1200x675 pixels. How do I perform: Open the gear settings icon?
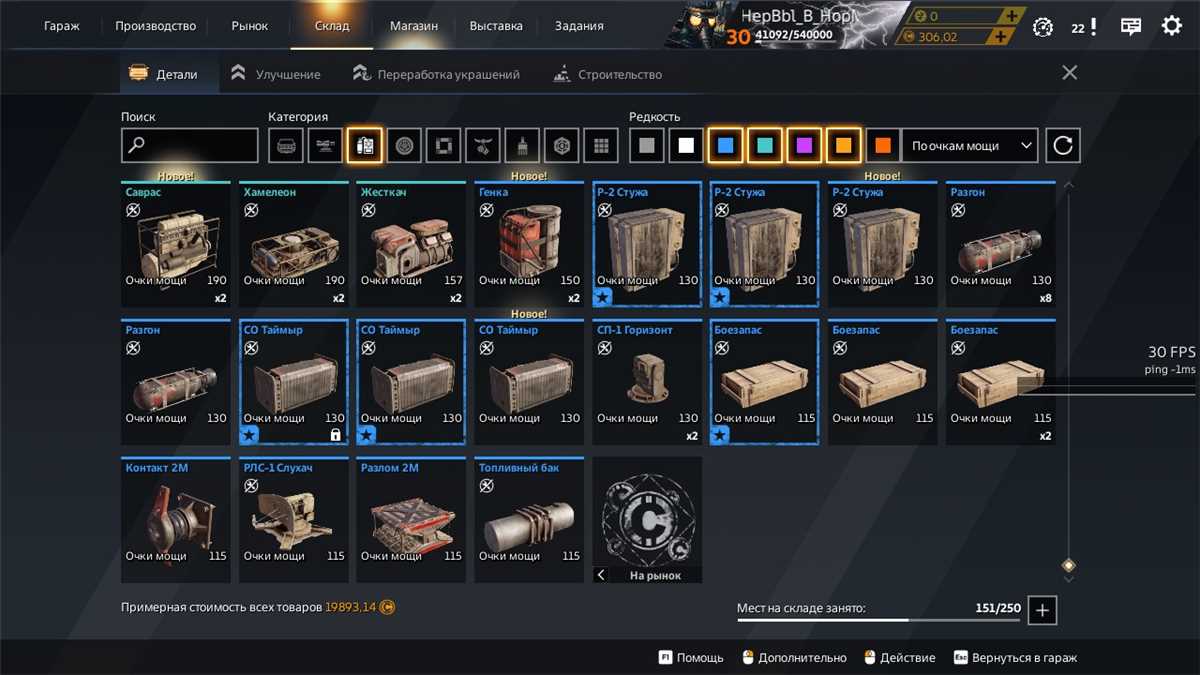1171,27
